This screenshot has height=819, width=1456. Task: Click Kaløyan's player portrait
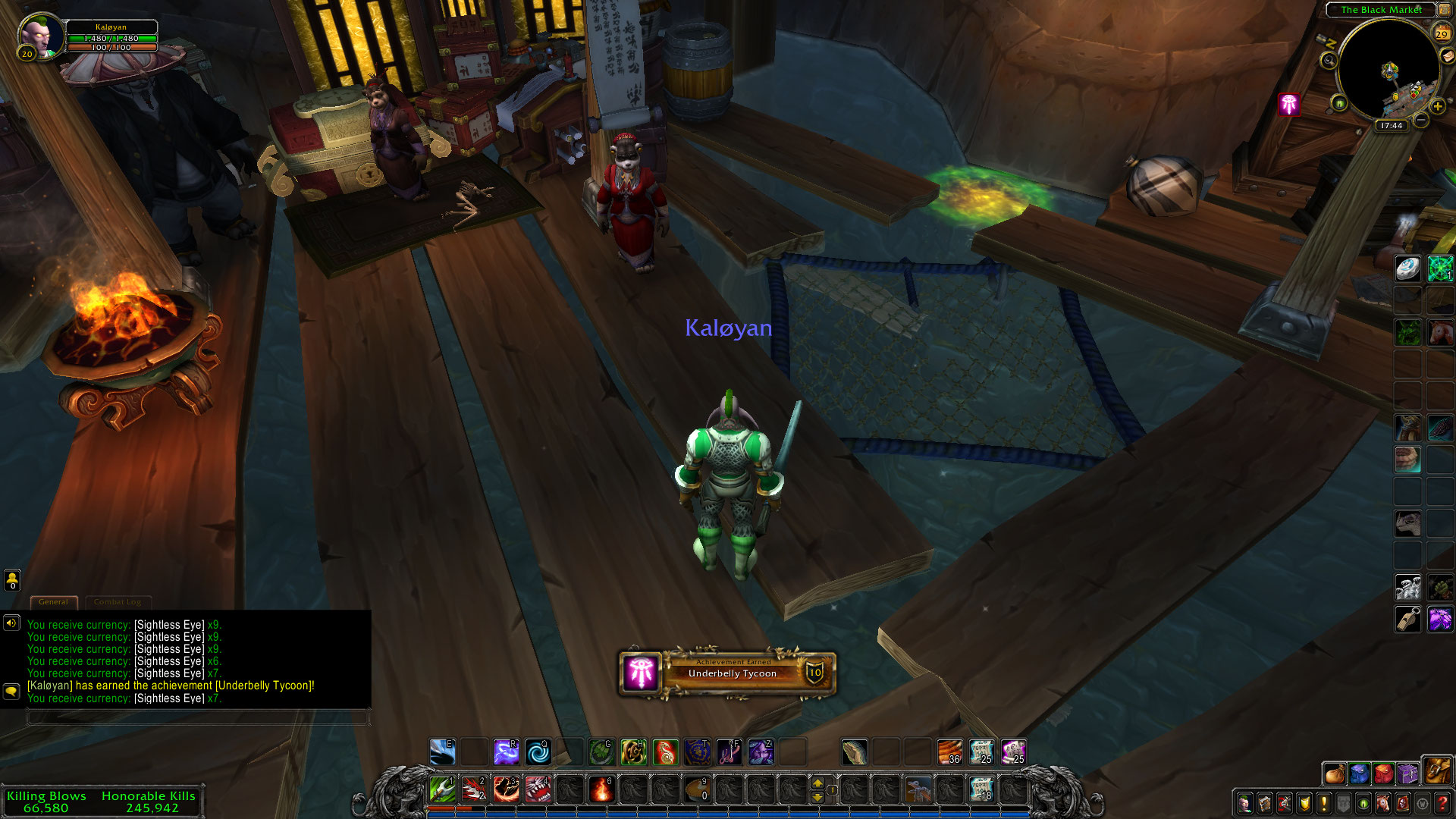(x=38, y=34)
